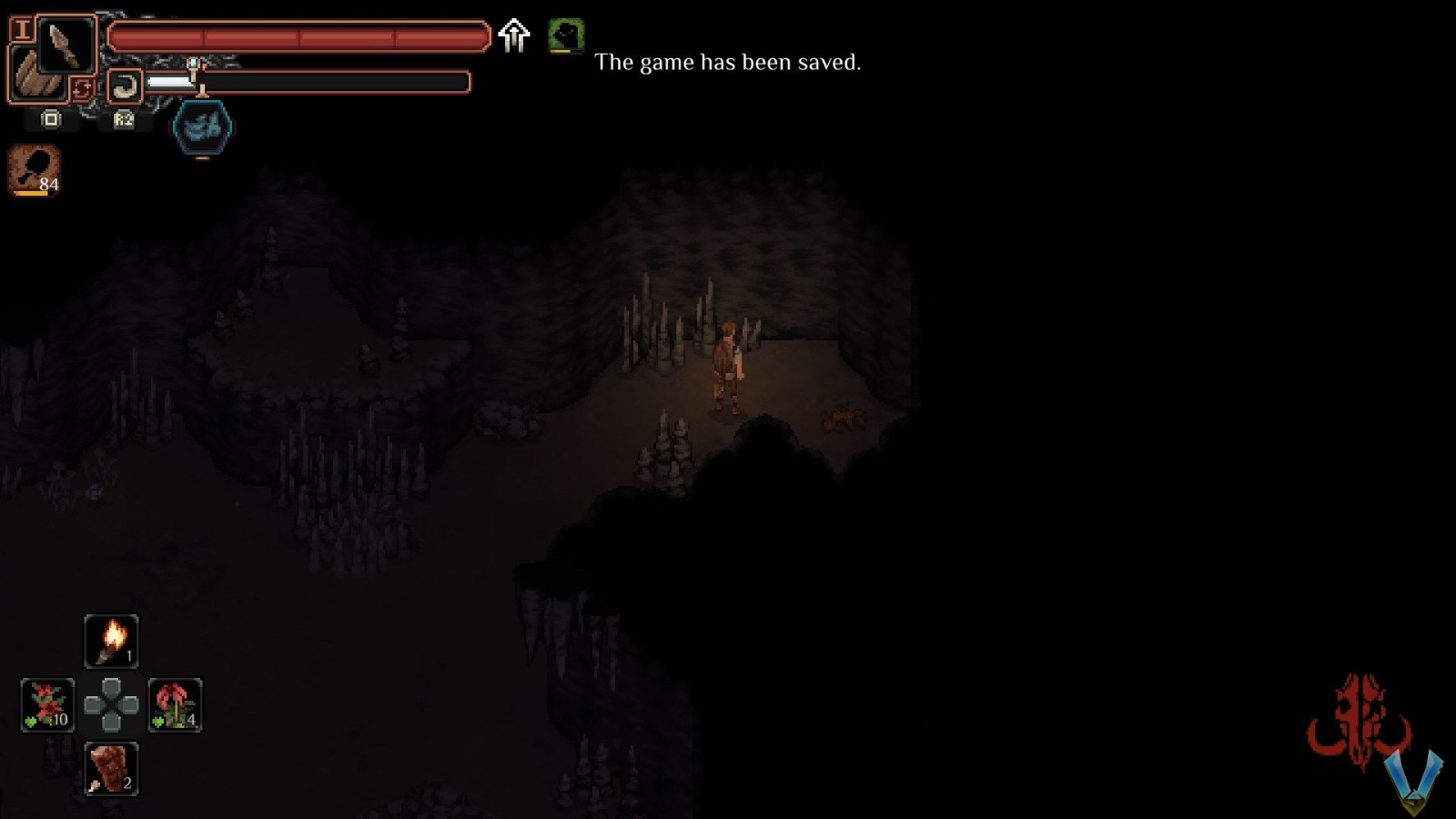Click the player character in the cave
Screen dimensions: 1456x819
click(x=728, y=364)
